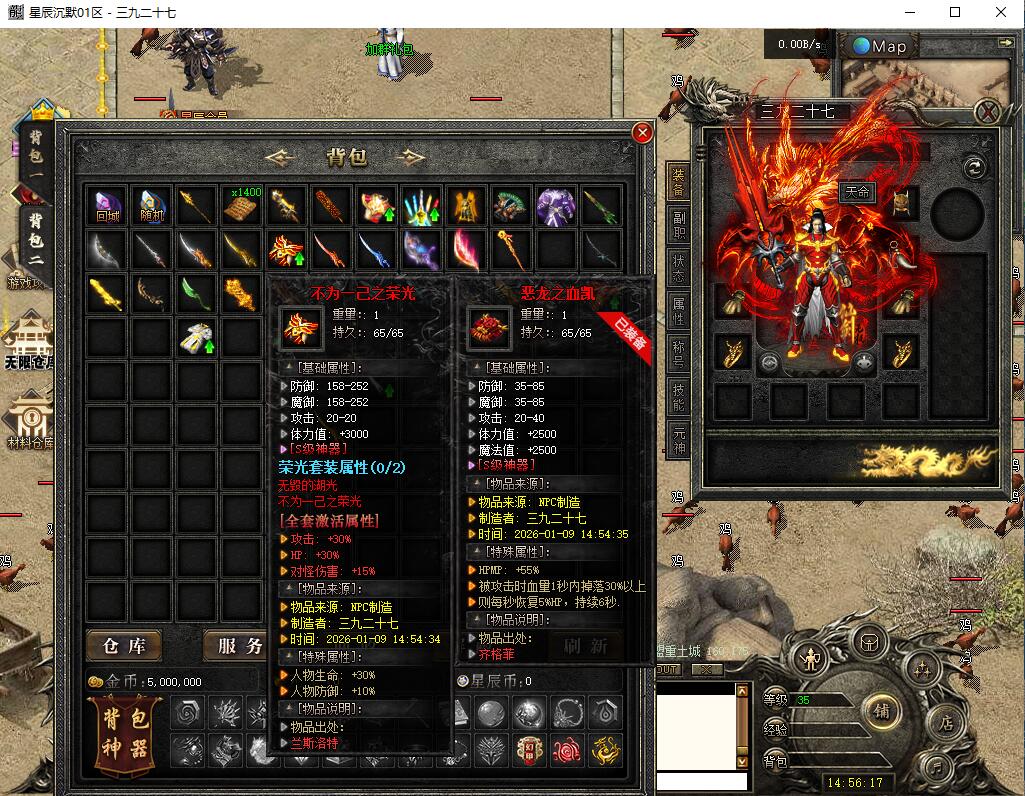Close the backpack window
The width and height of the screenshot is (1025, 796).
pyautogui.click(x=642, y=132)
